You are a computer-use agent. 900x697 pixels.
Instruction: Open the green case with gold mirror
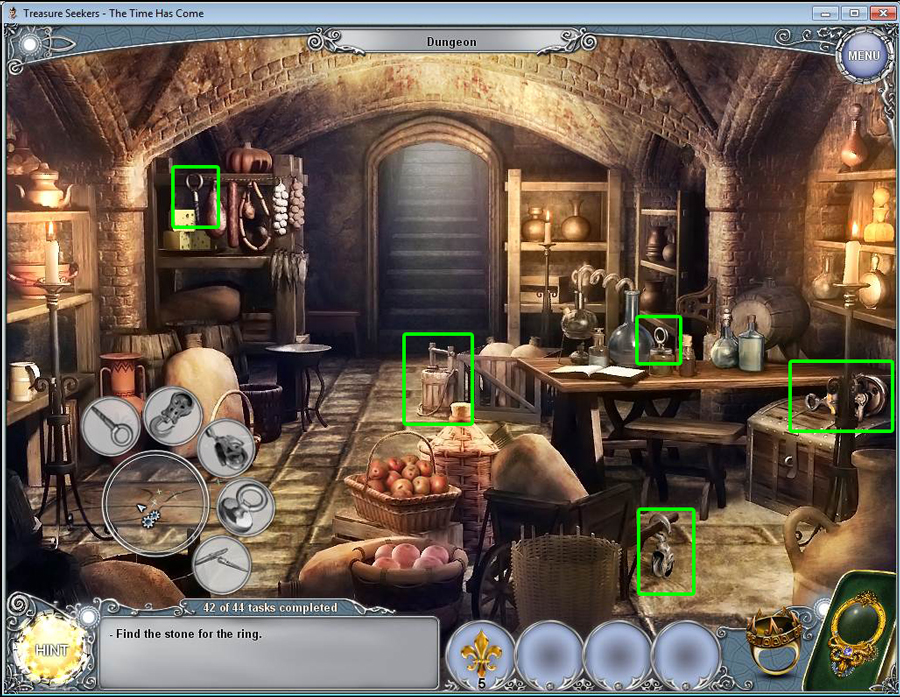coord(856,628)
